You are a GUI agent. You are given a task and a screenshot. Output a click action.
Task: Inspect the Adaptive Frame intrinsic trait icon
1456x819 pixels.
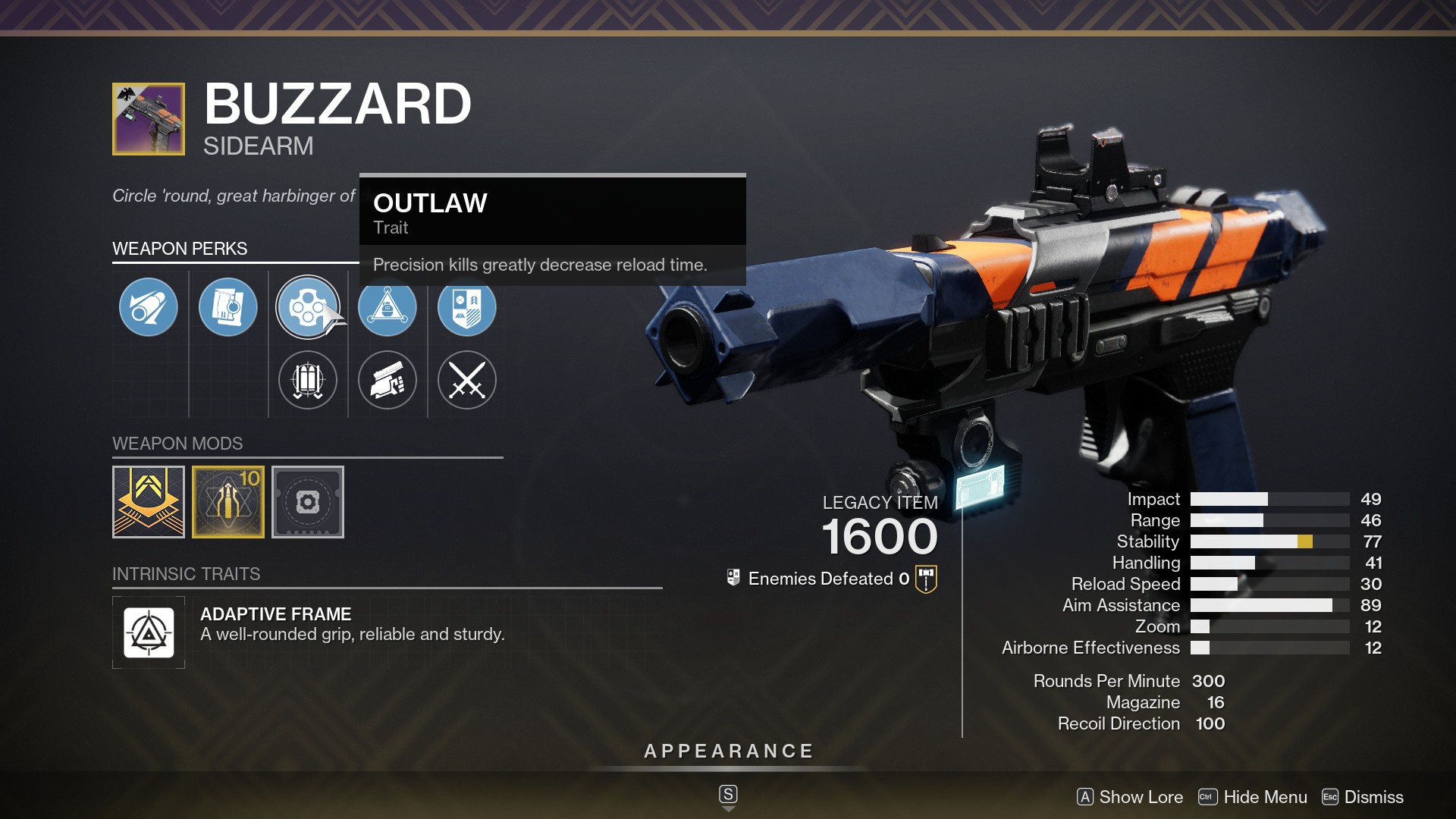point(149,632)
